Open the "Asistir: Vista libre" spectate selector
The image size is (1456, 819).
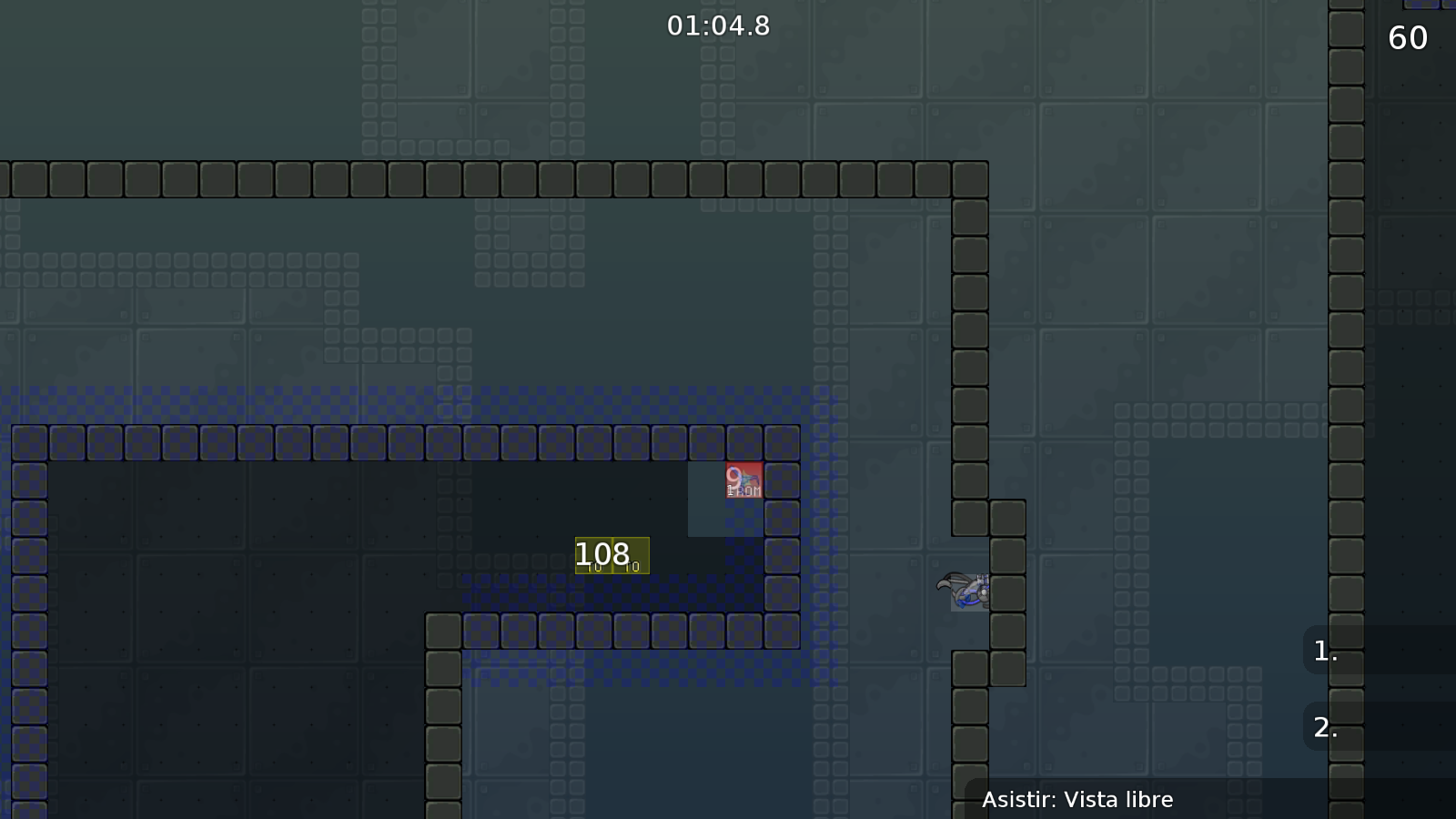click(x=1079, y=800)
